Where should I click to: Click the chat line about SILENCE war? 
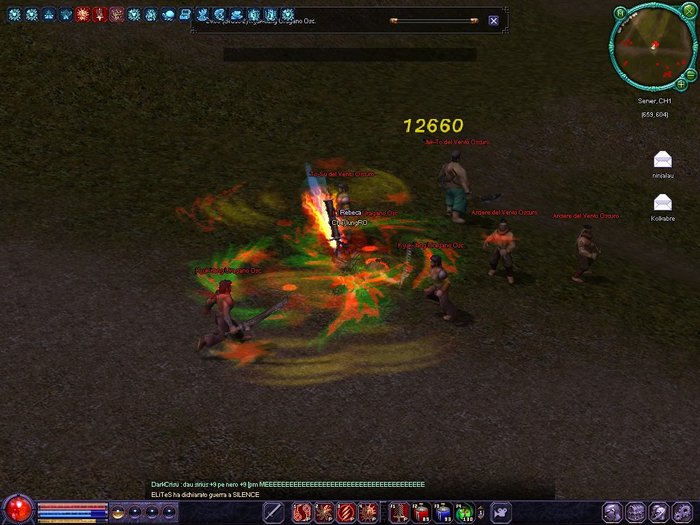click(x=206, y=494)
